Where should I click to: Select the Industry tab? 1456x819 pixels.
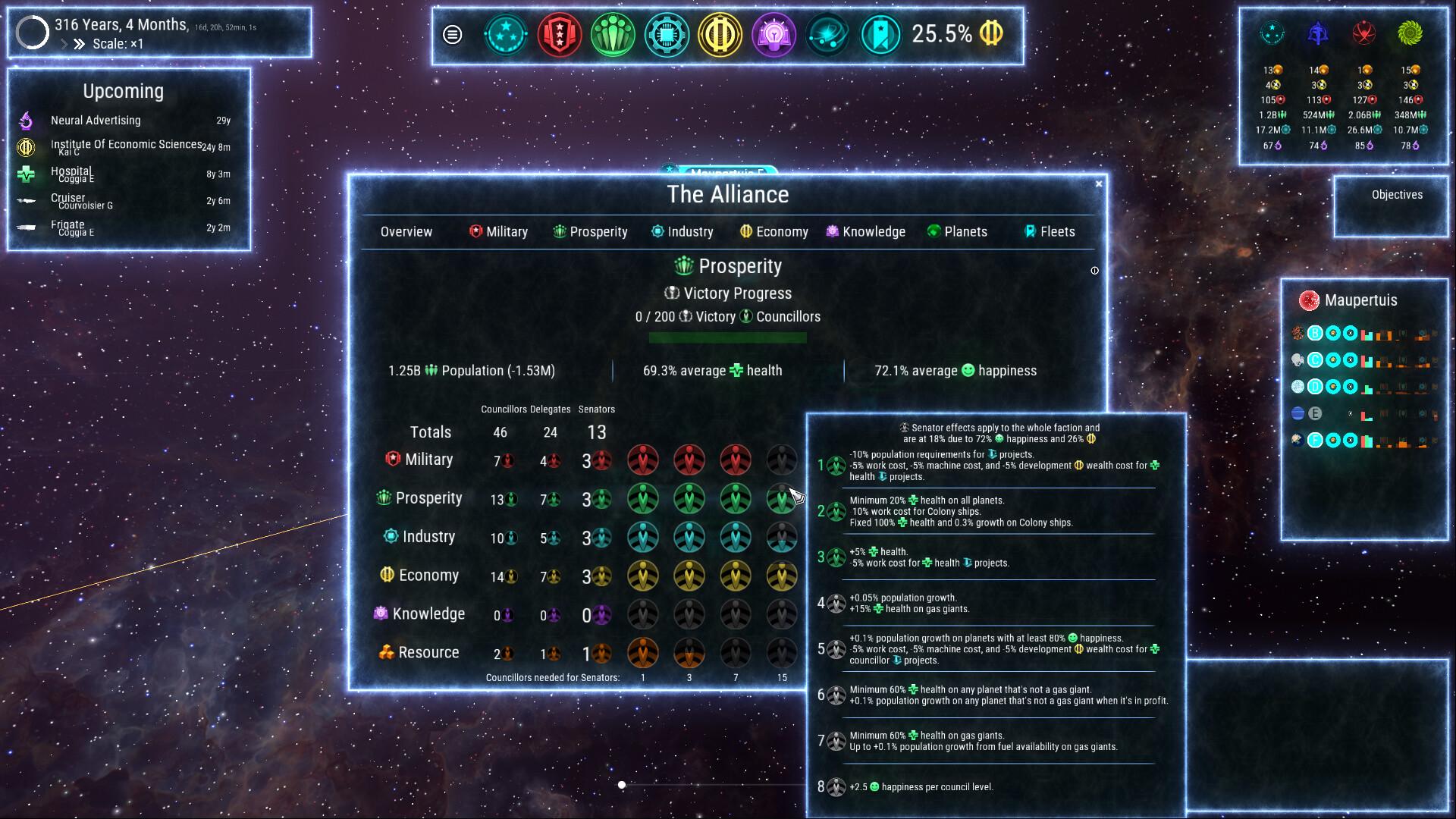[x=682, y=232]
